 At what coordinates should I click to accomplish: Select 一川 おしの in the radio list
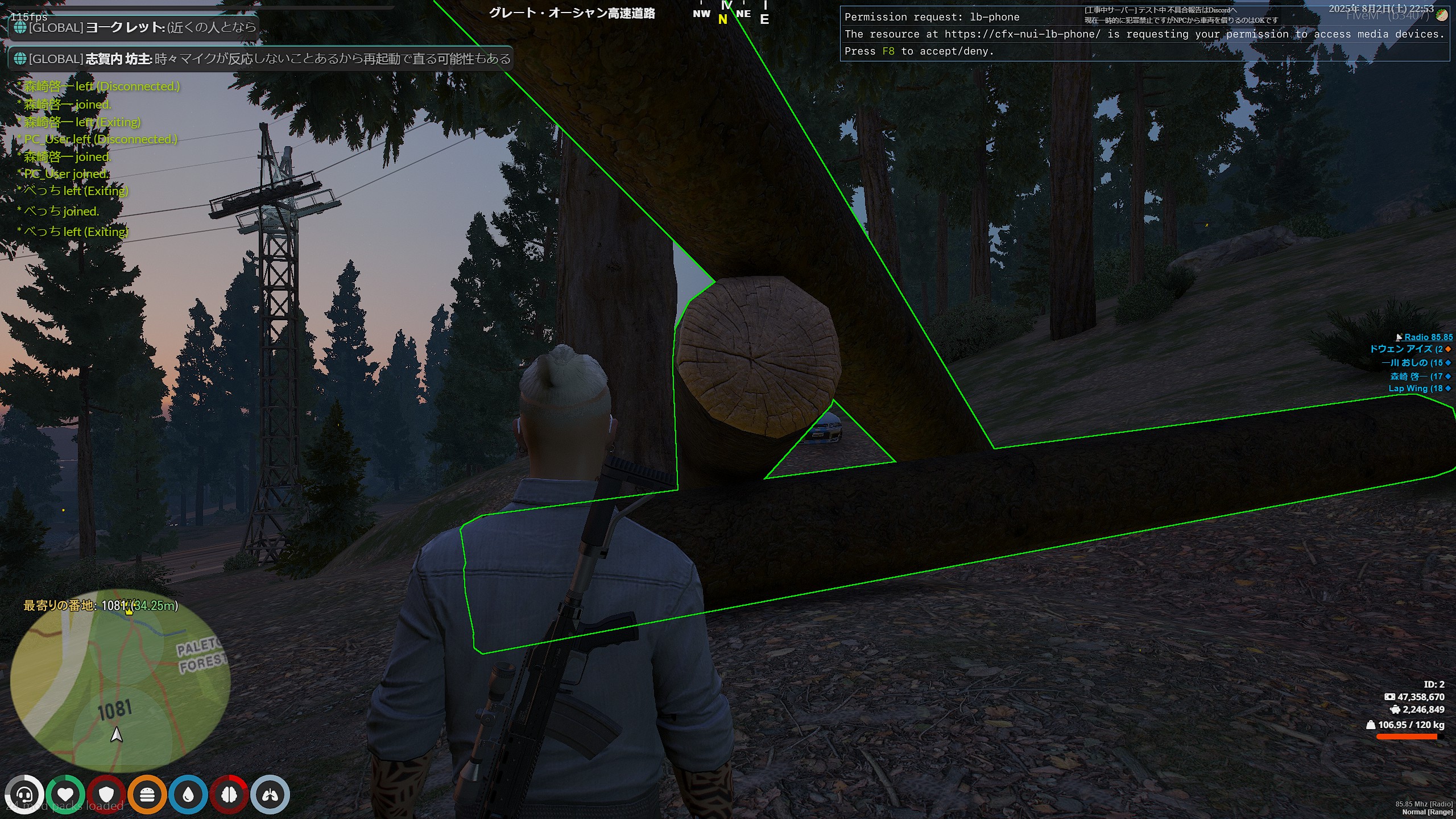1412,363
